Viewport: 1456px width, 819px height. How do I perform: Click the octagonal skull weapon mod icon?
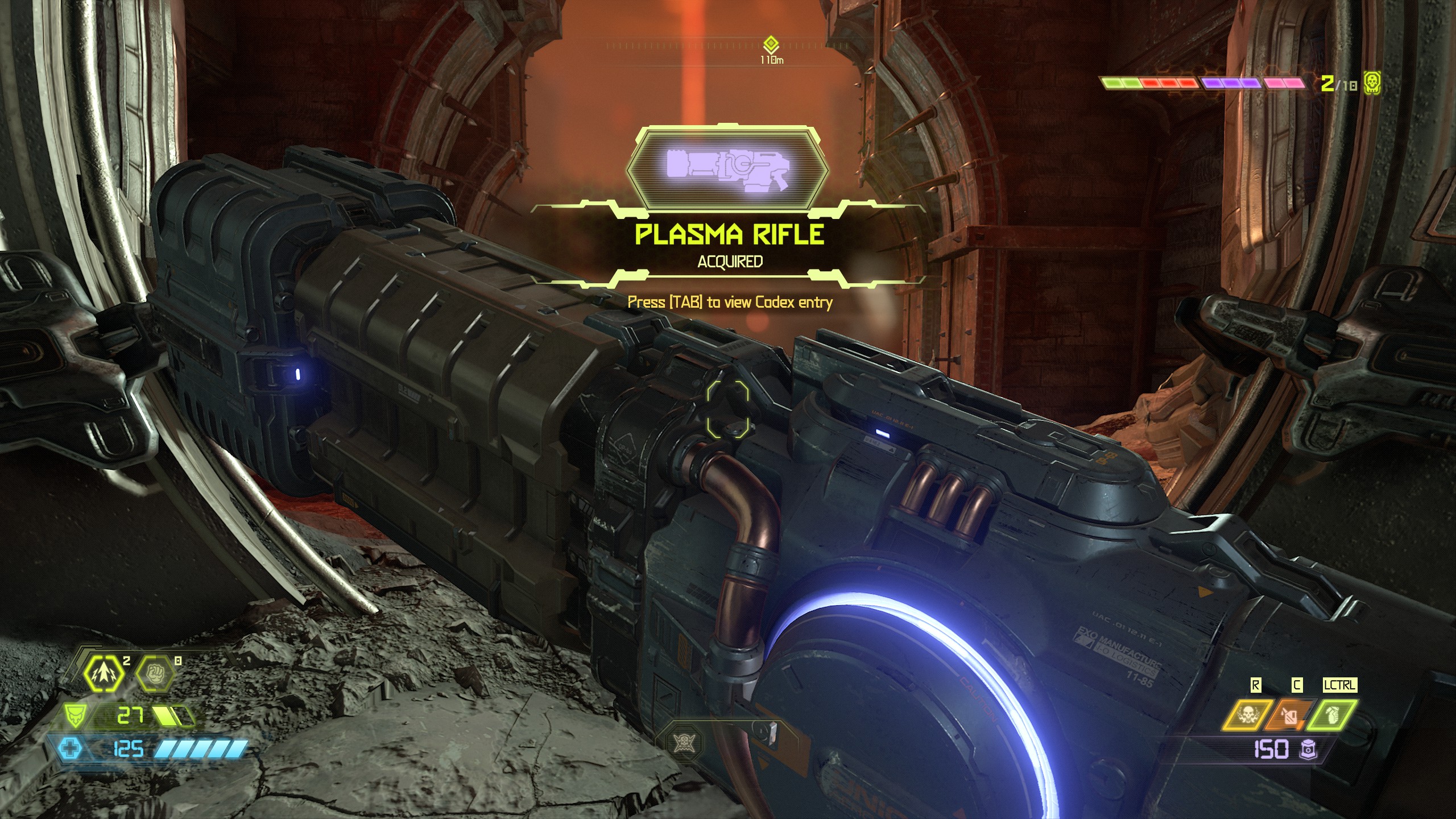tap(683, 742)
